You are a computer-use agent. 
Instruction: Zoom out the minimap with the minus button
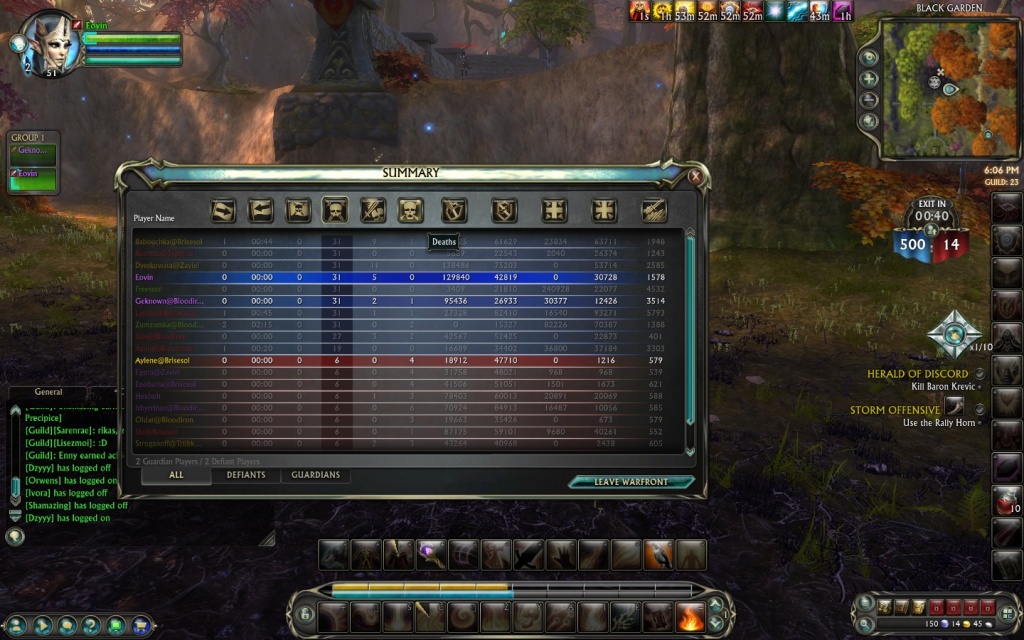coord(869,100)
